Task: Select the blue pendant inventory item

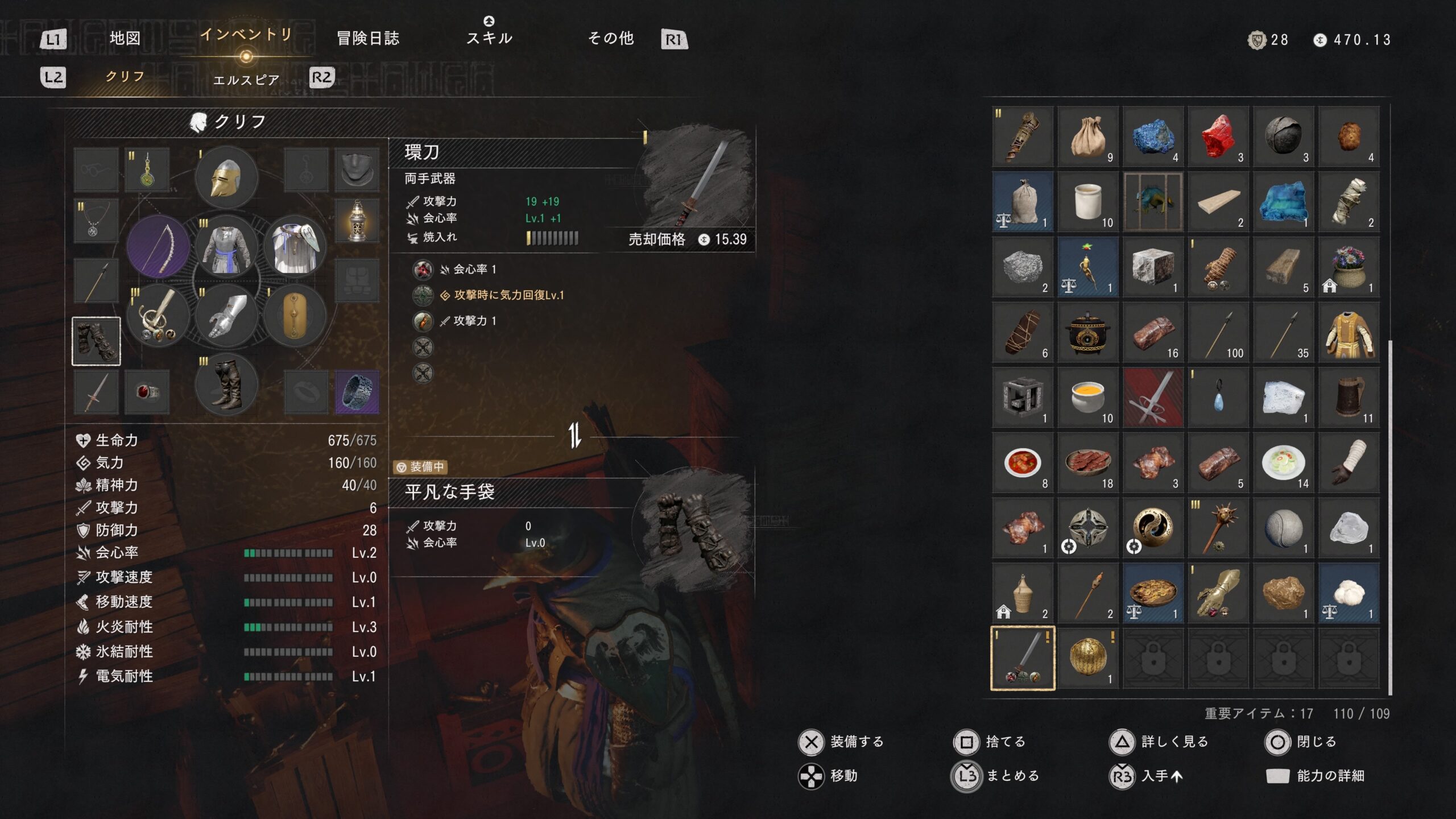Action: pyautogui.click(x=1218, y=397)
